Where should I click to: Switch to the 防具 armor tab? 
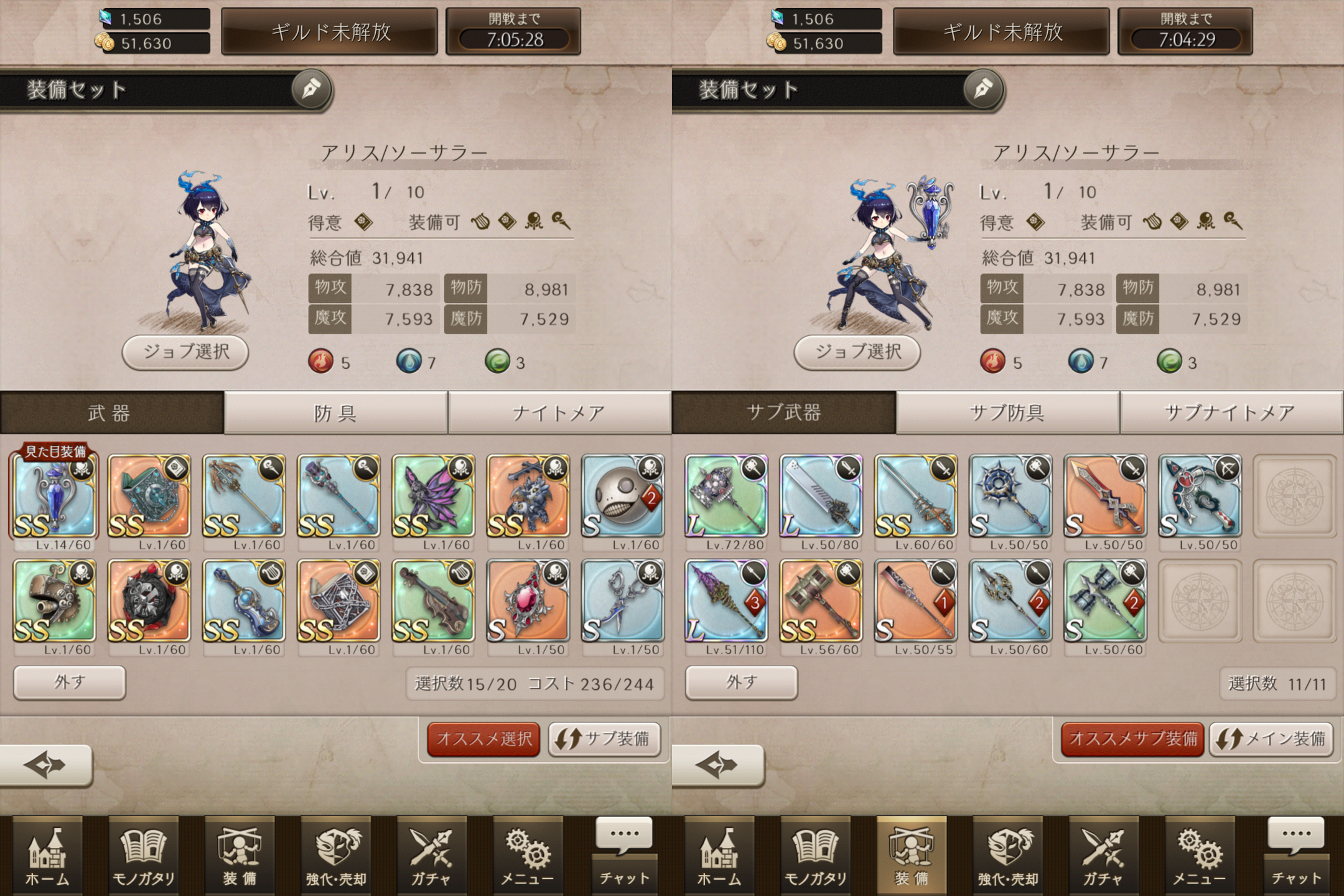[x=335, y=413]
